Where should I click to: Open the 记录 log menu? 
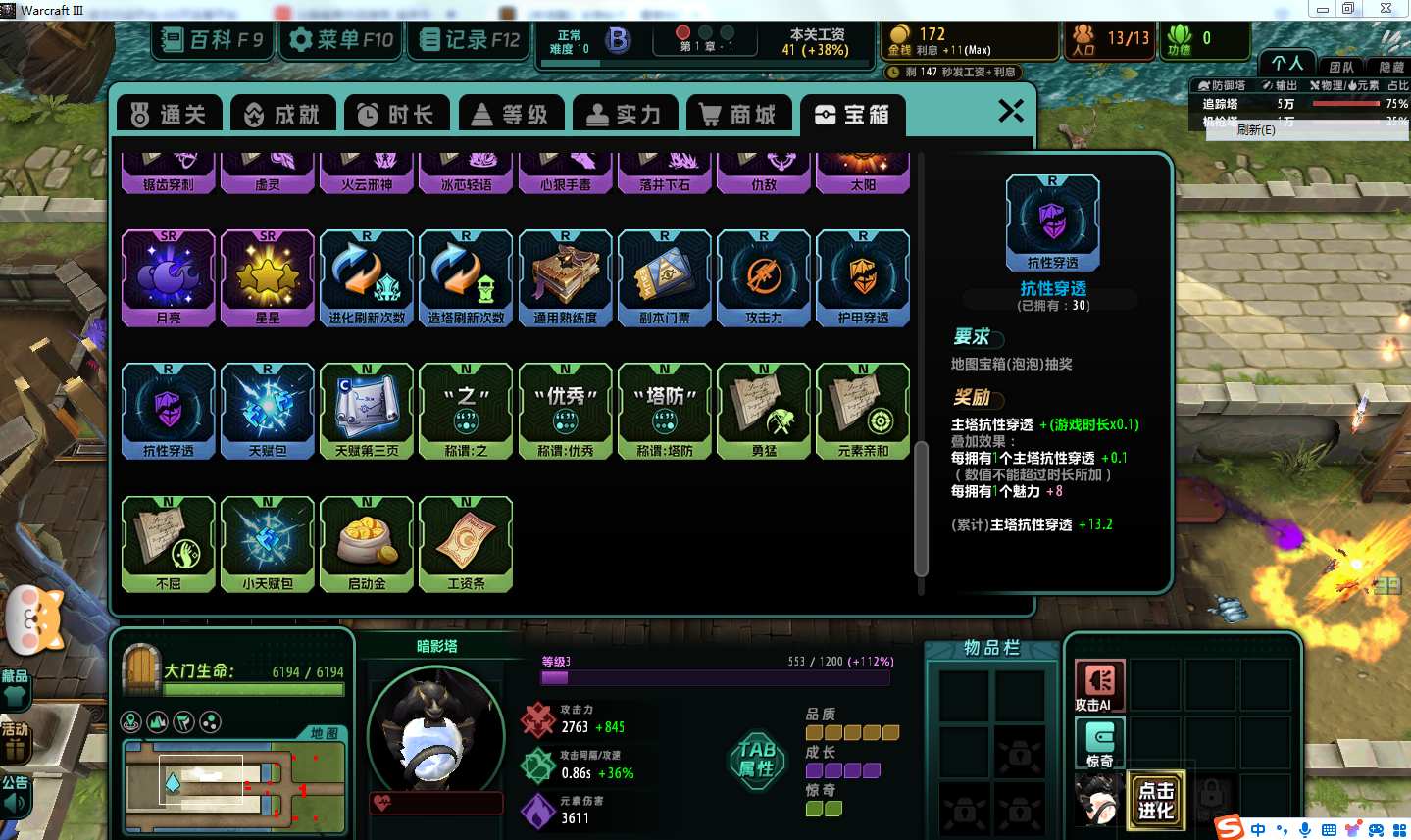(470, 40)
